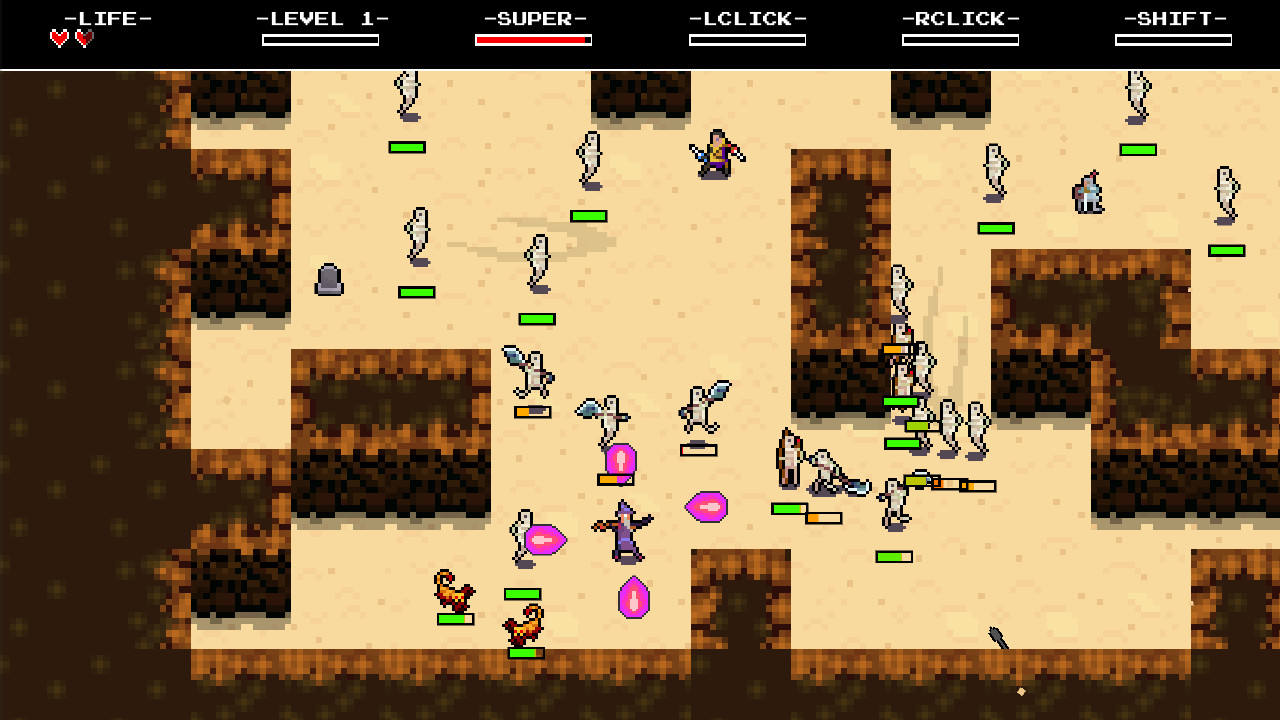Screen dimensions: 1280x720
Task: Expand the cluster of ghosts near the right wall
Action: 950,420
